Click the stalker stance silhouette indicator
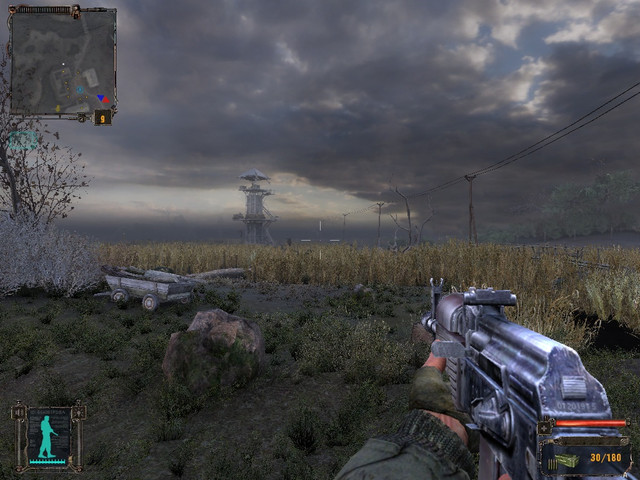Viewport: 640px width, 480px height. point(46,437)
